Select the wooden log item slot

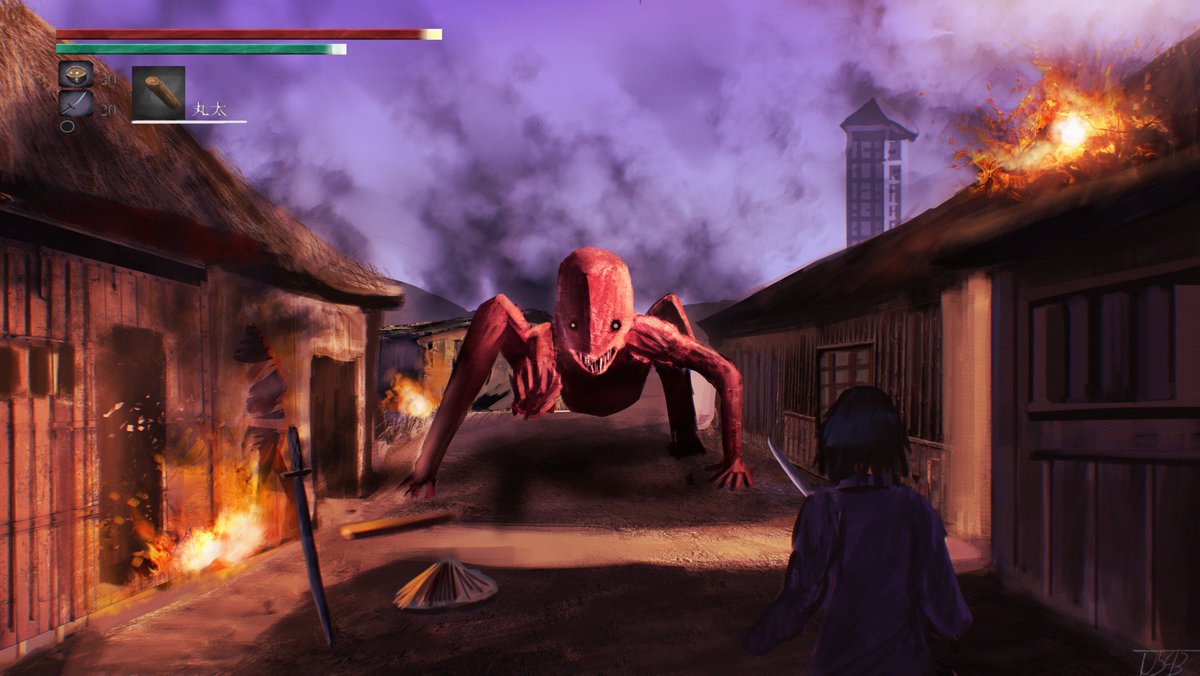pos(158,93)
